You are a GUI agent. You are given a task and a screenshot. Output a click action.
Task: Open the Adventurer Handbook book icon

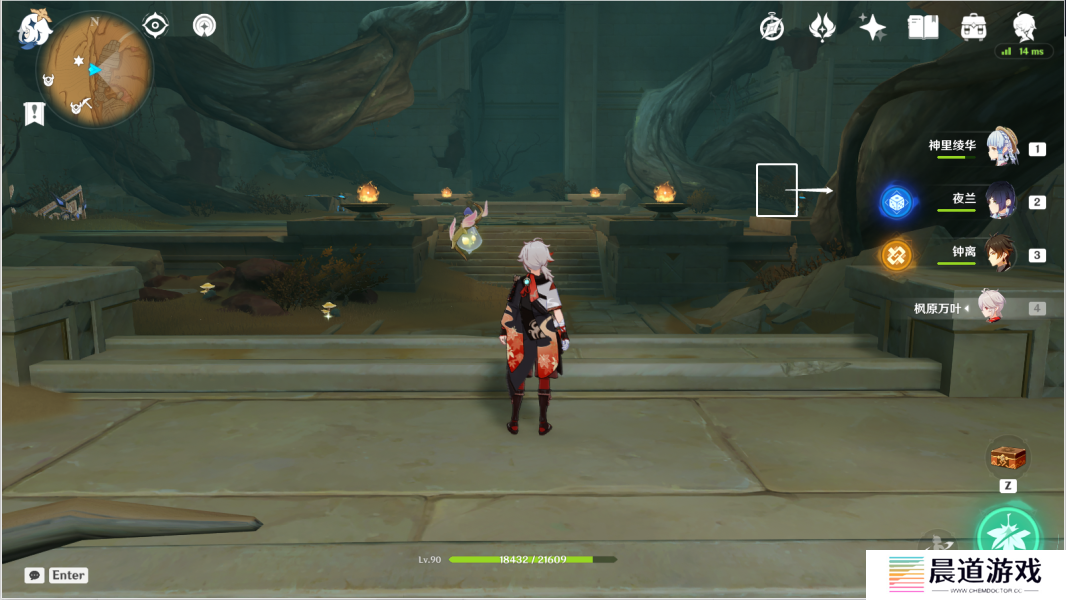923,27
